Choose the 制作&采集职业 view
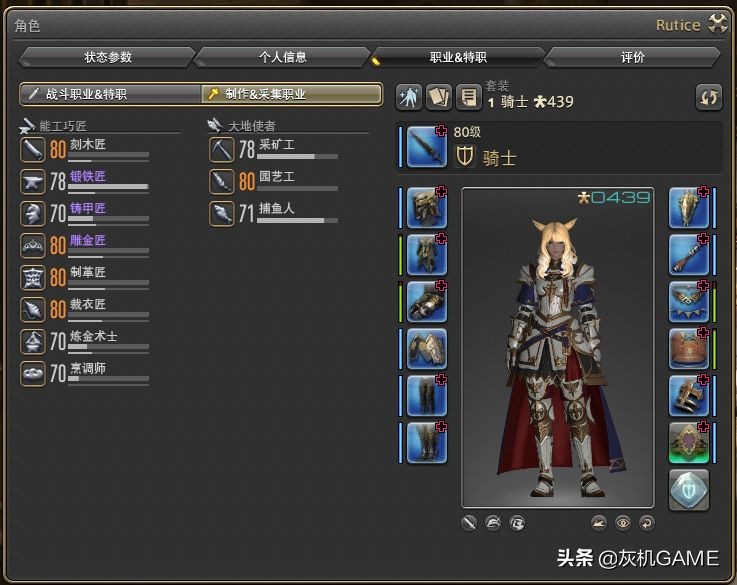Screen dimensions: 737x585 (x=291, y=94)
